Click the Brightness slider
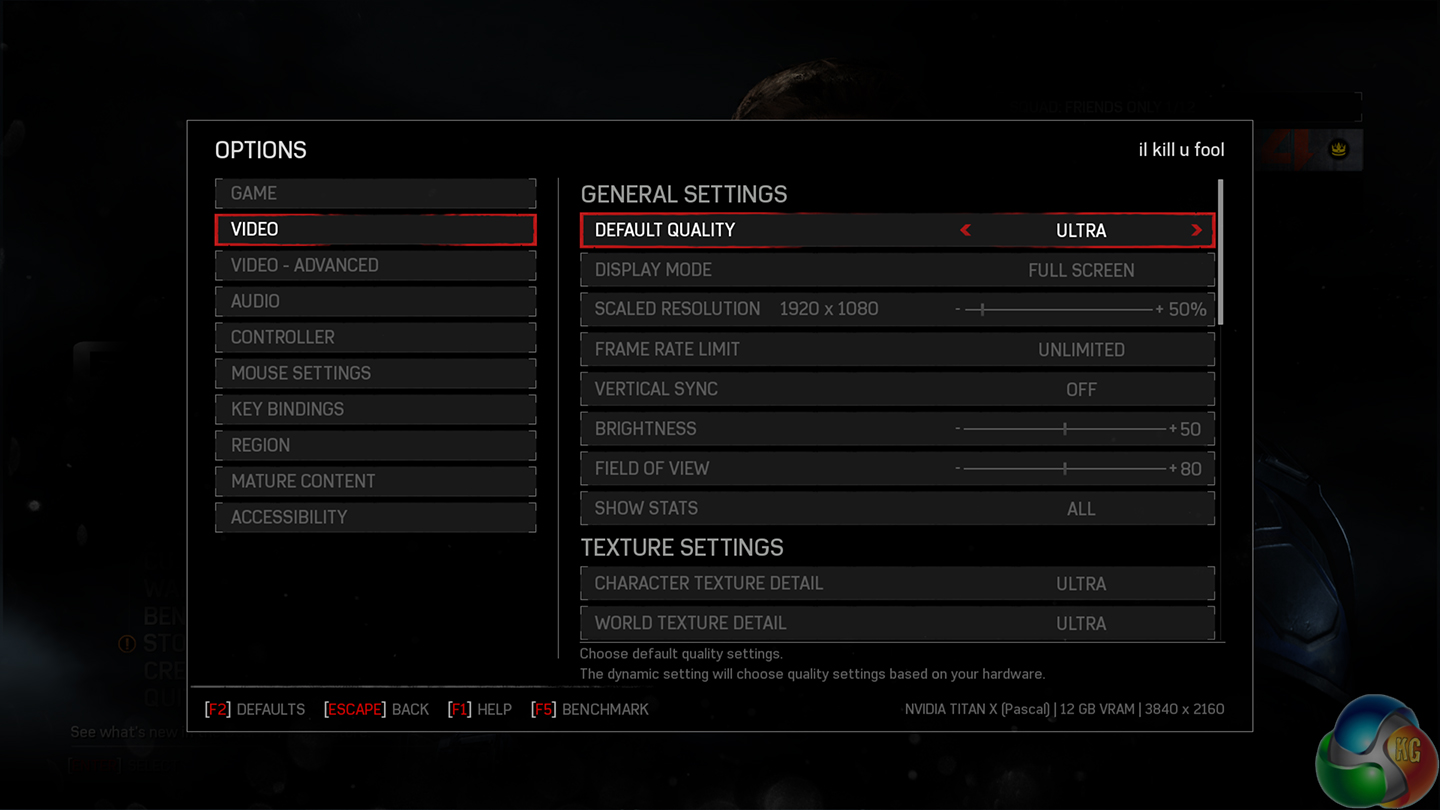 point(1065,429)
